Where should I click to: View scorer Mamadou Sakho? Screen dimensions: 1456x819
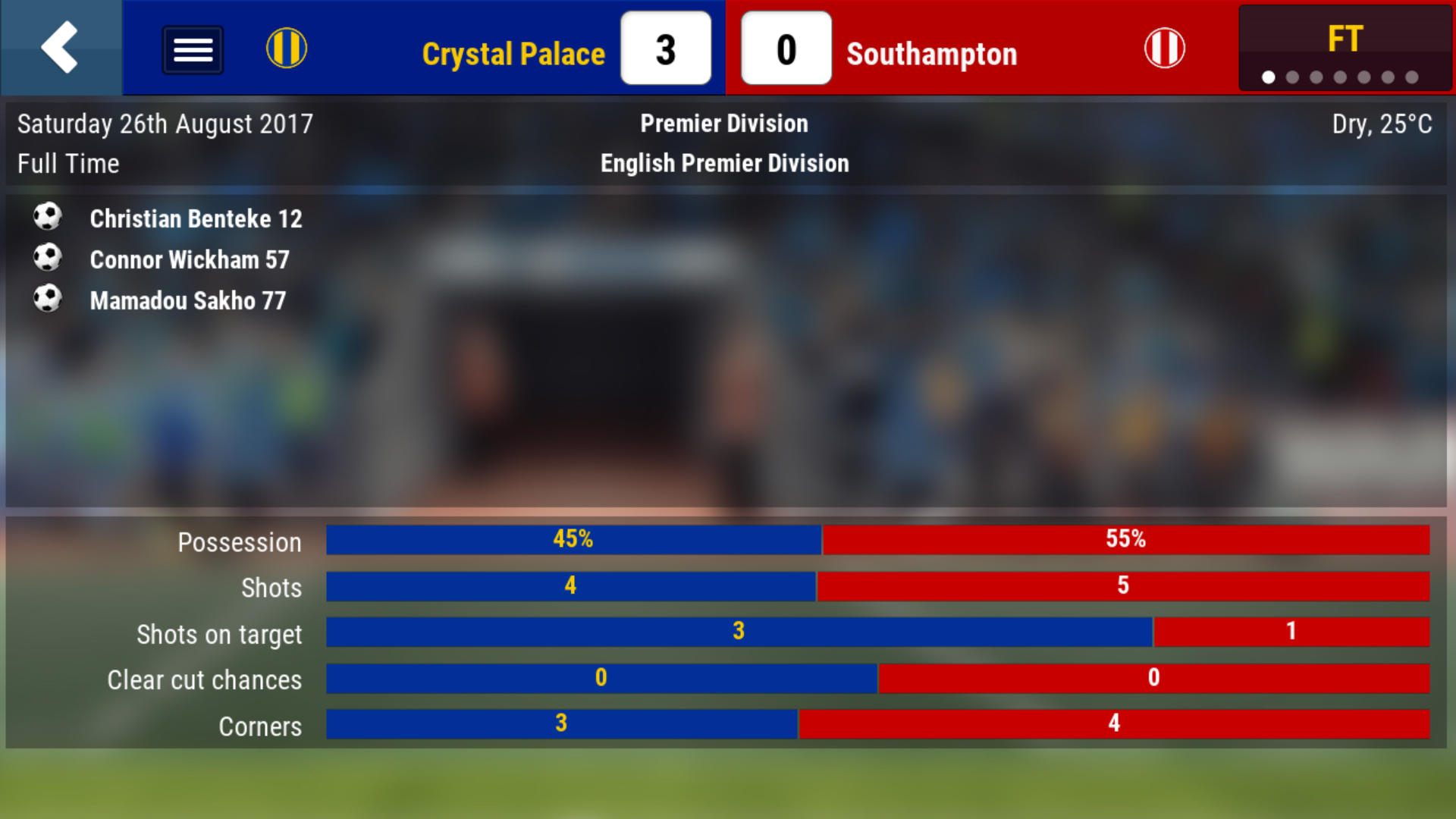pos(187,301)
